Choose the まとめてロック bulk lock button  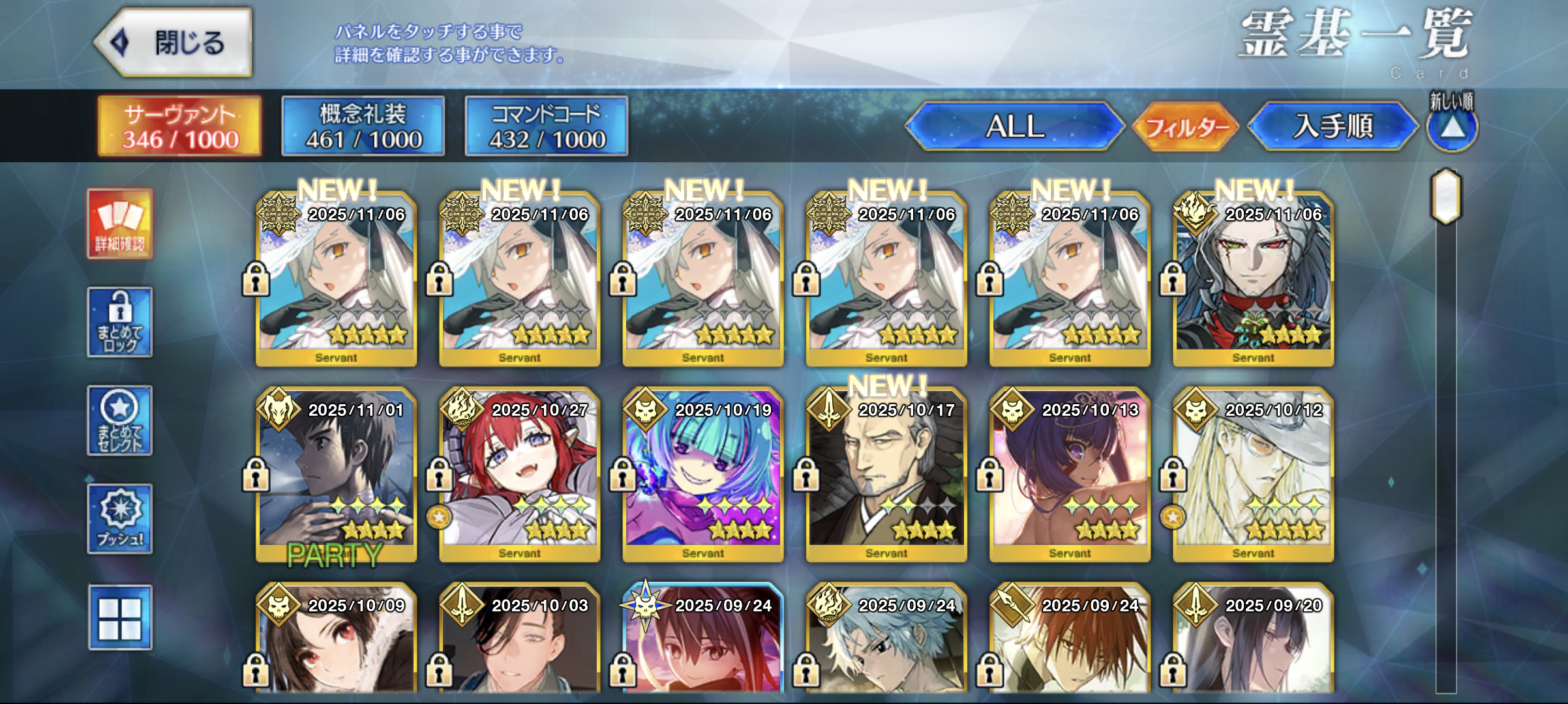point(120,322)
